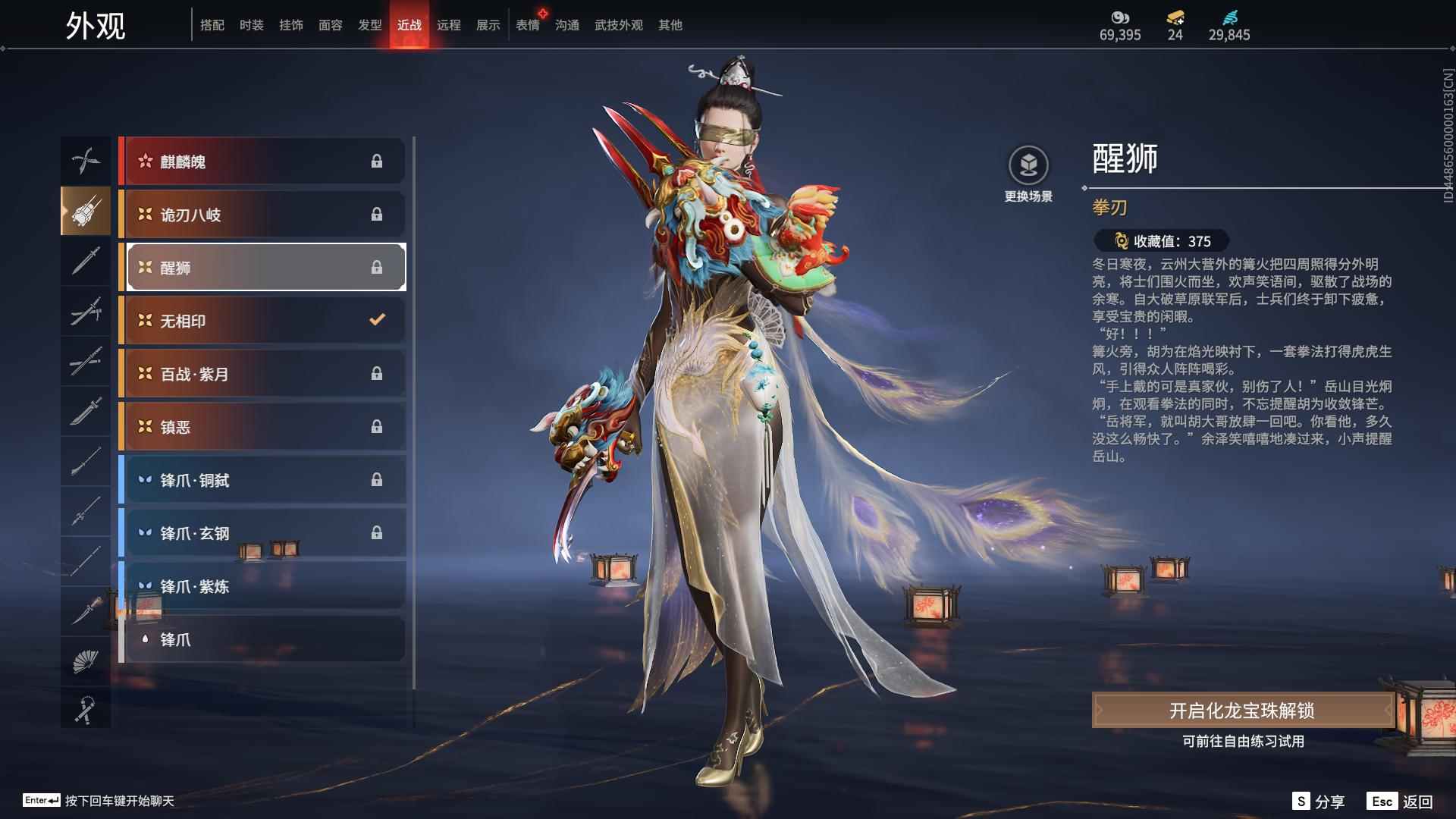The width and height of the screenshot is (1456, 819).
Task: Switch to the 远程 tab
Action: (x=450, y=24)
